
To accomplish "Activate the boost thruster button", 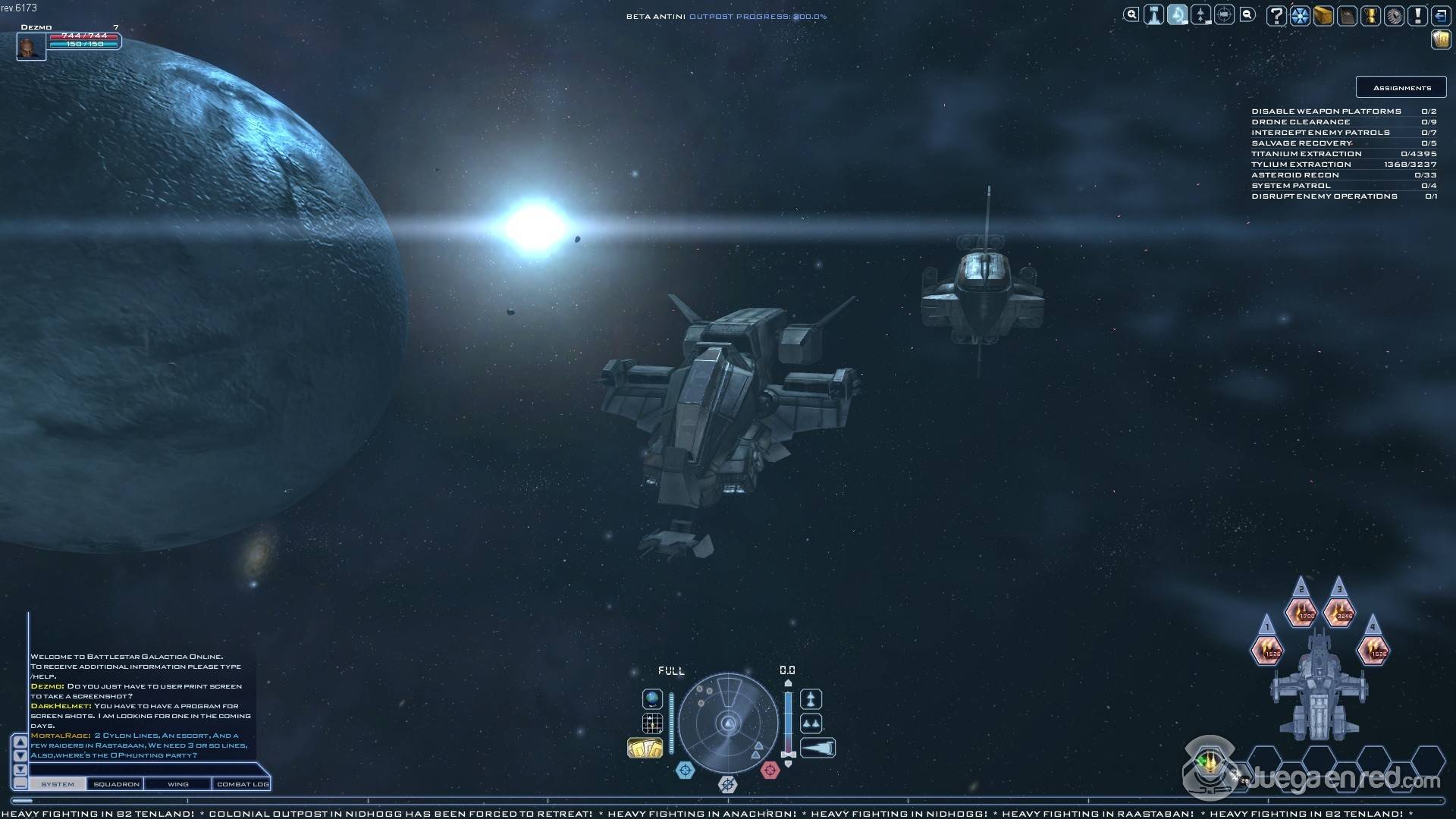I will click(818, 748).
